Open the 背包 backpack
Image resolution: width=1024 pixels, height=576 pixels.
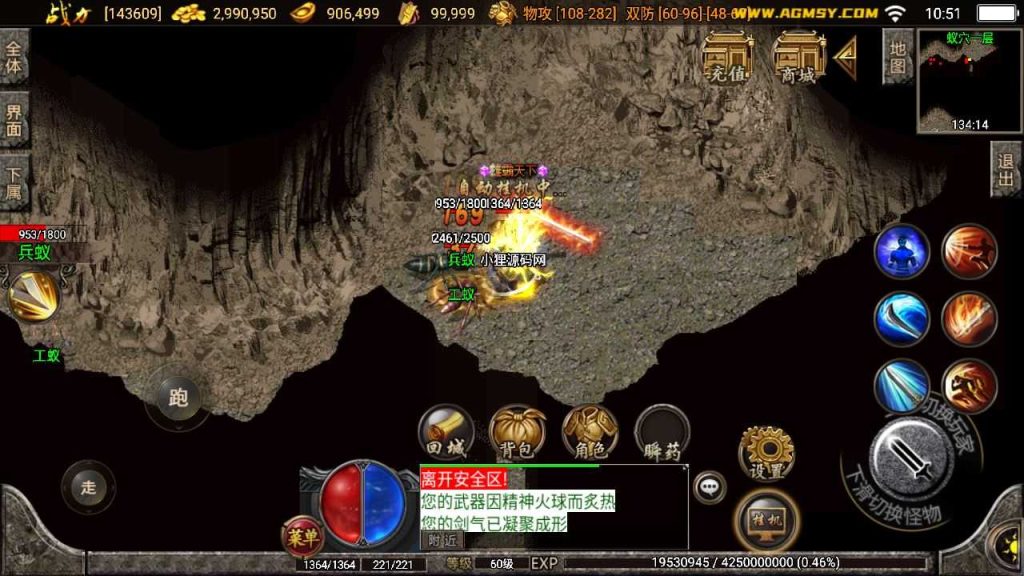pos(517,431)
